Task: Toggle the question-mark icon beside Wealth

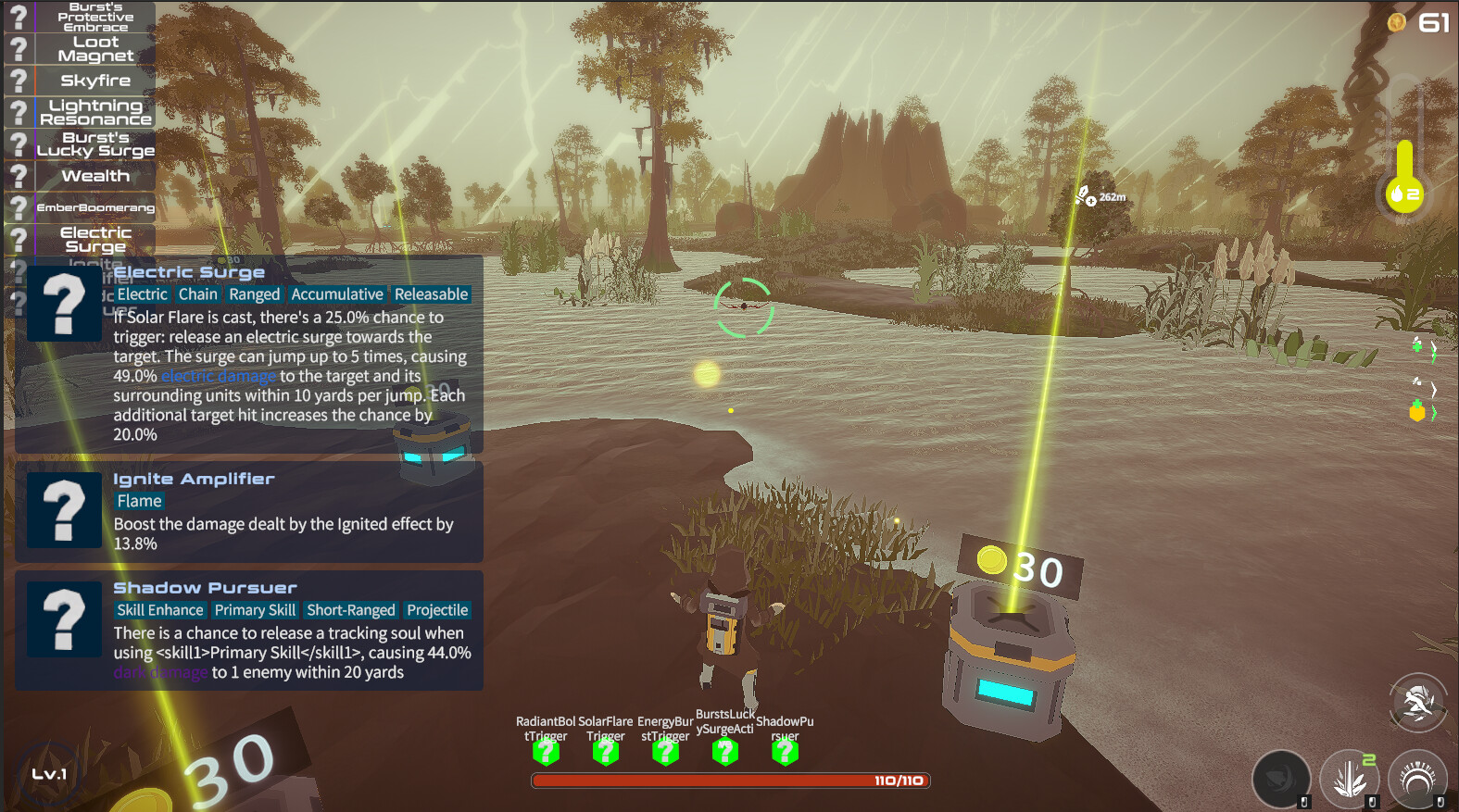Action: click(19, 176)
